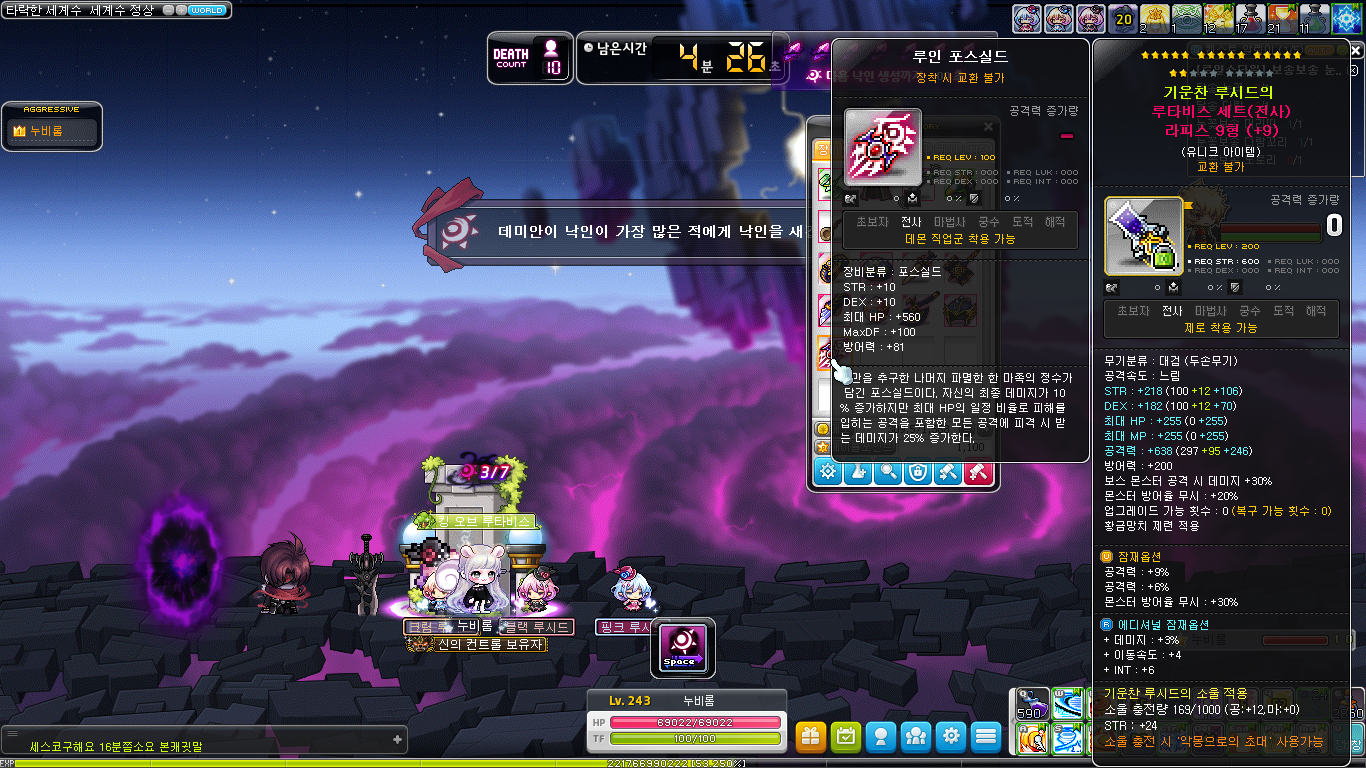
Task: Open the green event calendar button
Action: (x=846, y=737)
